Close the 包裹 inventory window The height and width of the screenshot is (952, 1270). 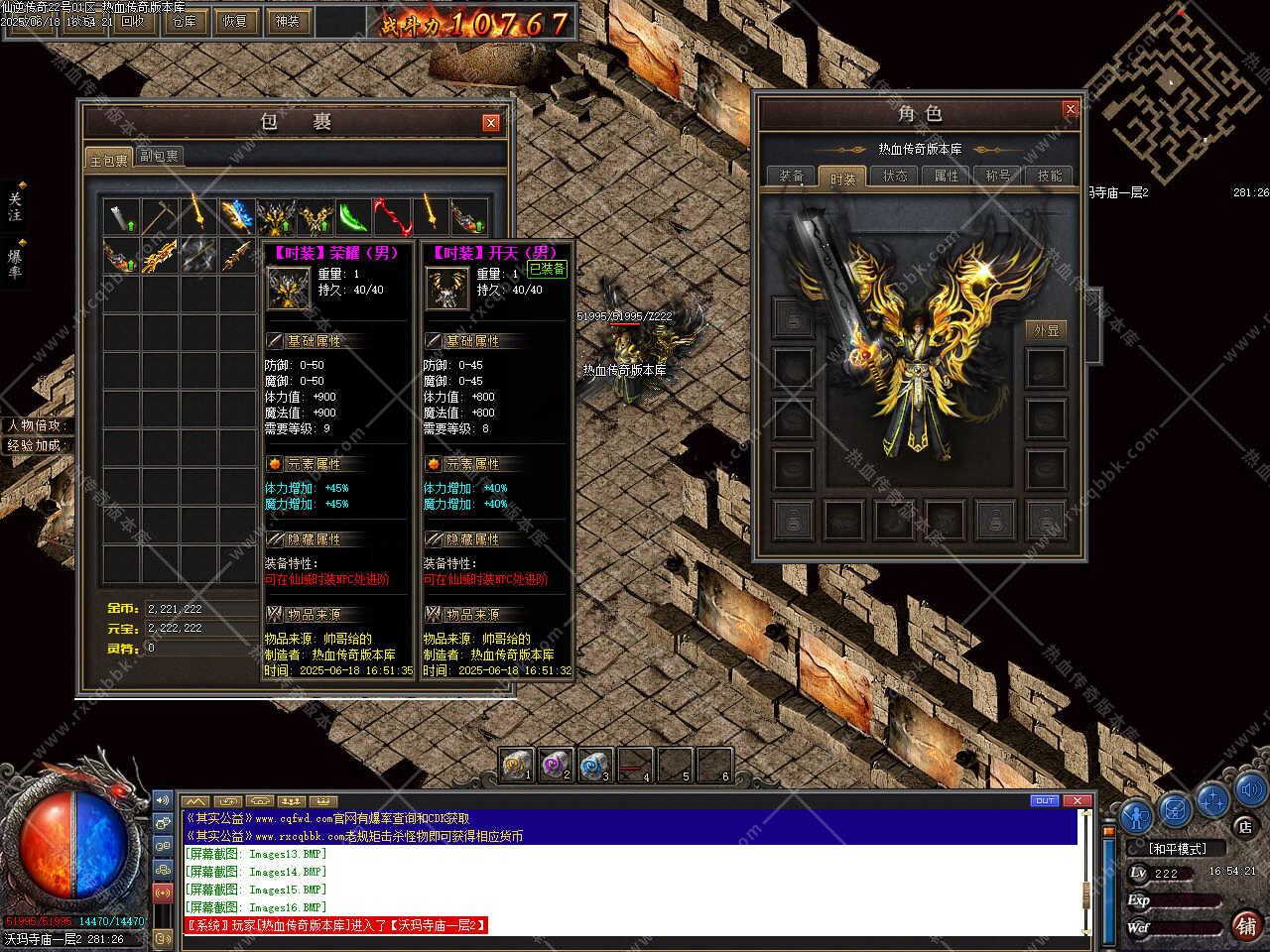(x=490, y=123)
